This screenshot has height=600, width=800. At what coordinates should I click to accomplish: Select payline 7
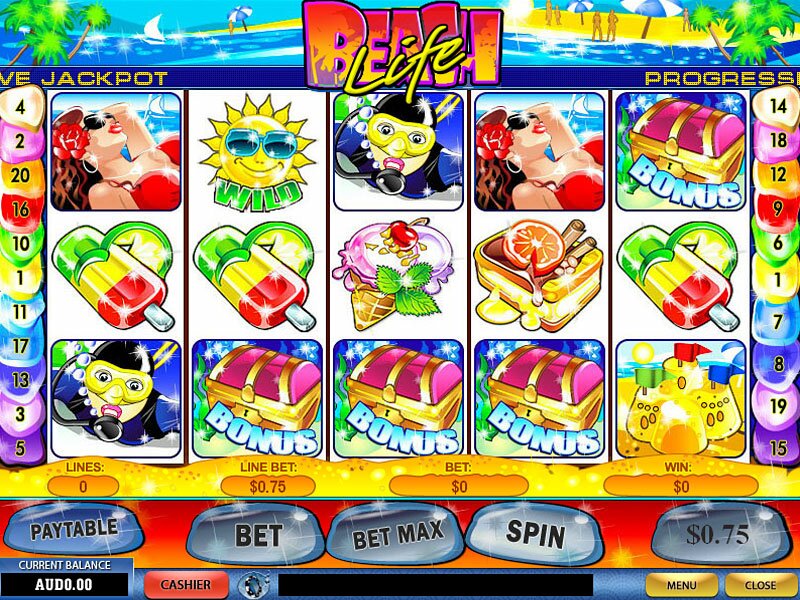778,322
